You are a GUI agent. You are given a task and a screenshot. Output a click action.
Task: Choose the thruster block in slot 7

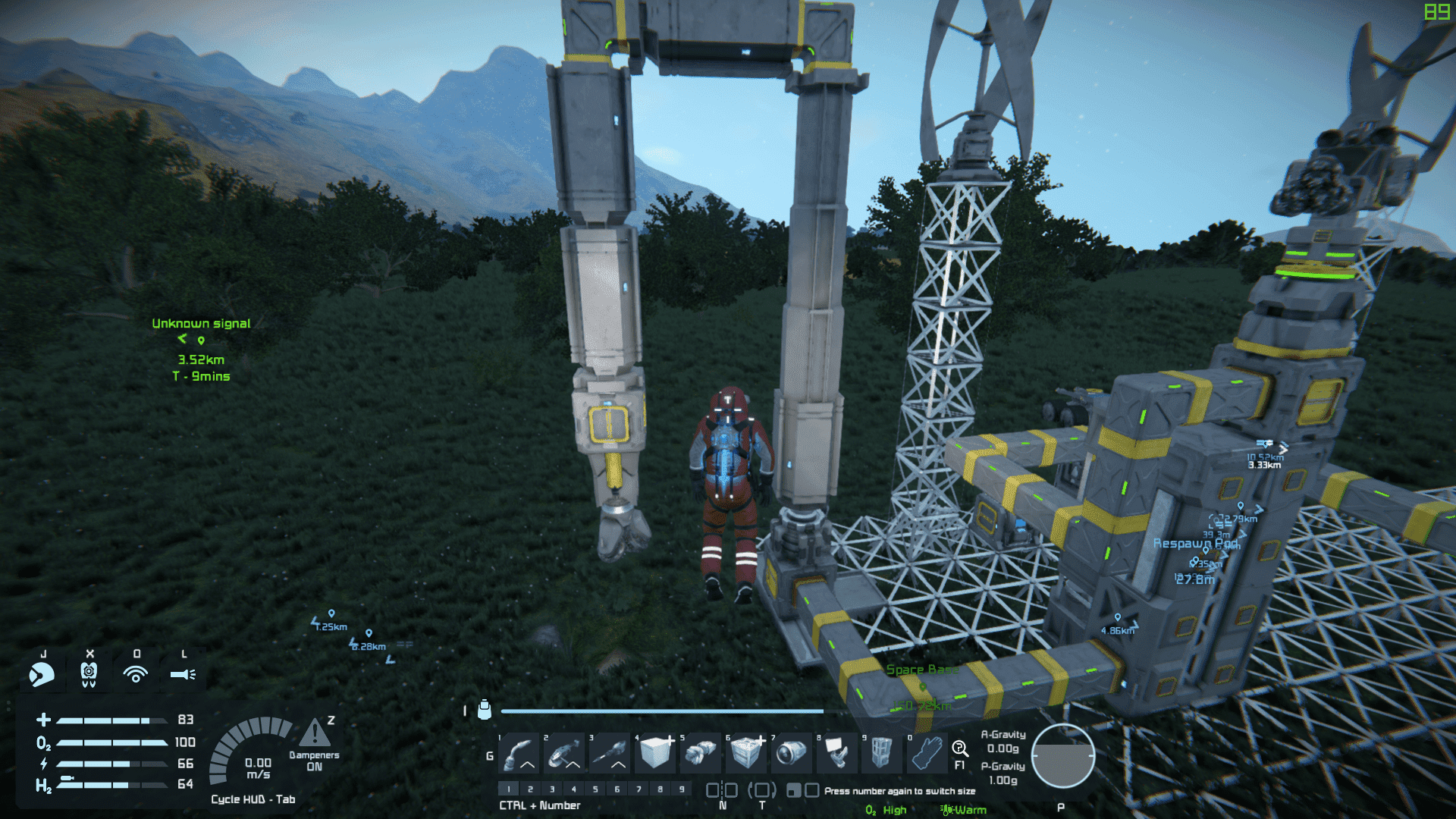tap(792, 753)
